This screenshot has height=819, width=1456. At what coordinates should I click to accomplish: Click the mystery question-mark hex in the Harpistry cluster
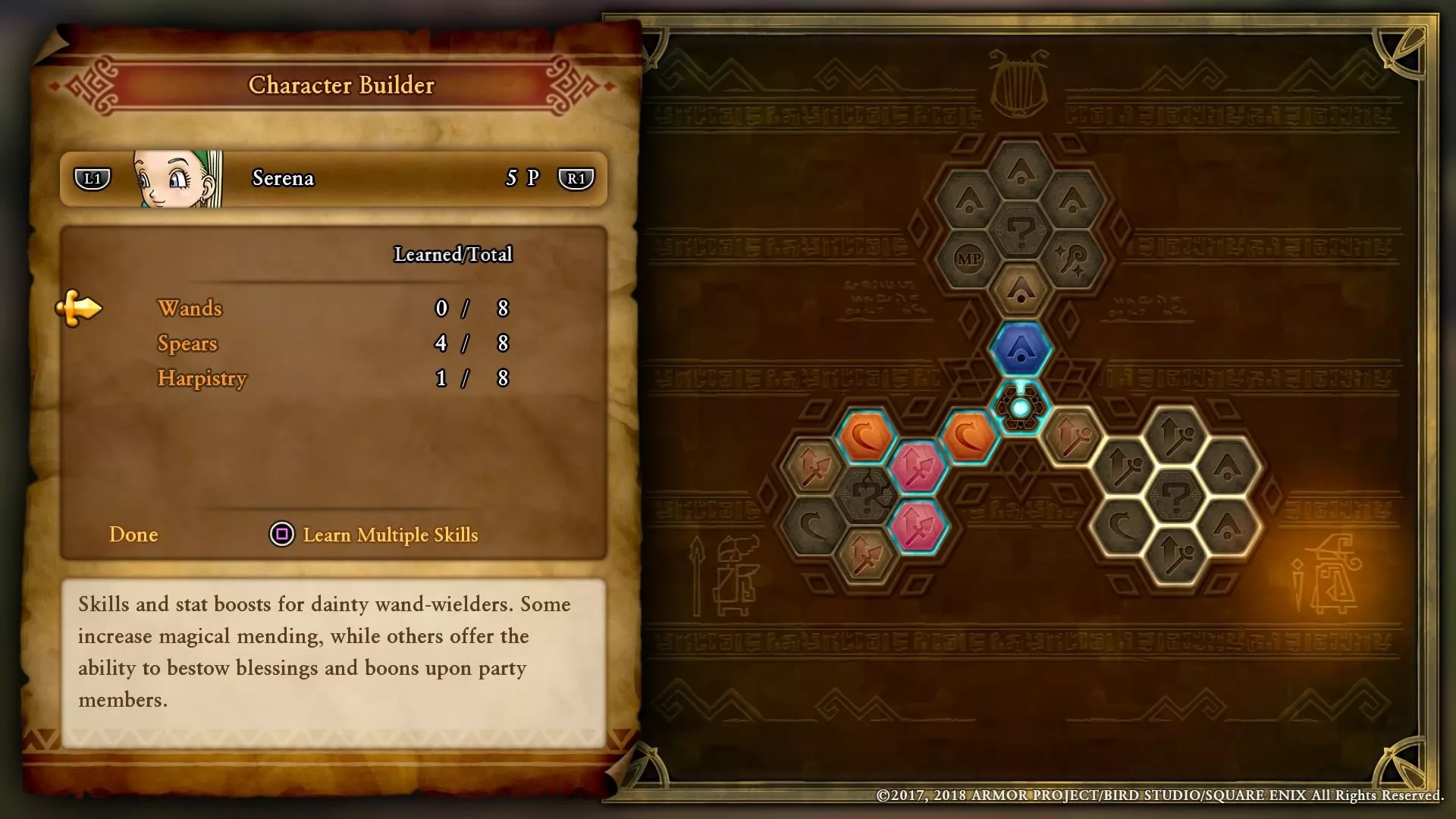(x=1019, y=231)
